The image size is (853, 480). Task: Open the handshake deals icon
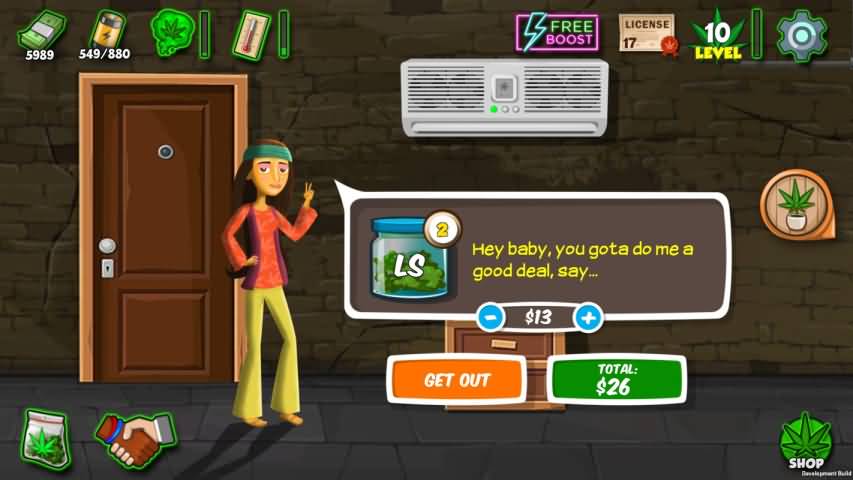tap(134, 438)
